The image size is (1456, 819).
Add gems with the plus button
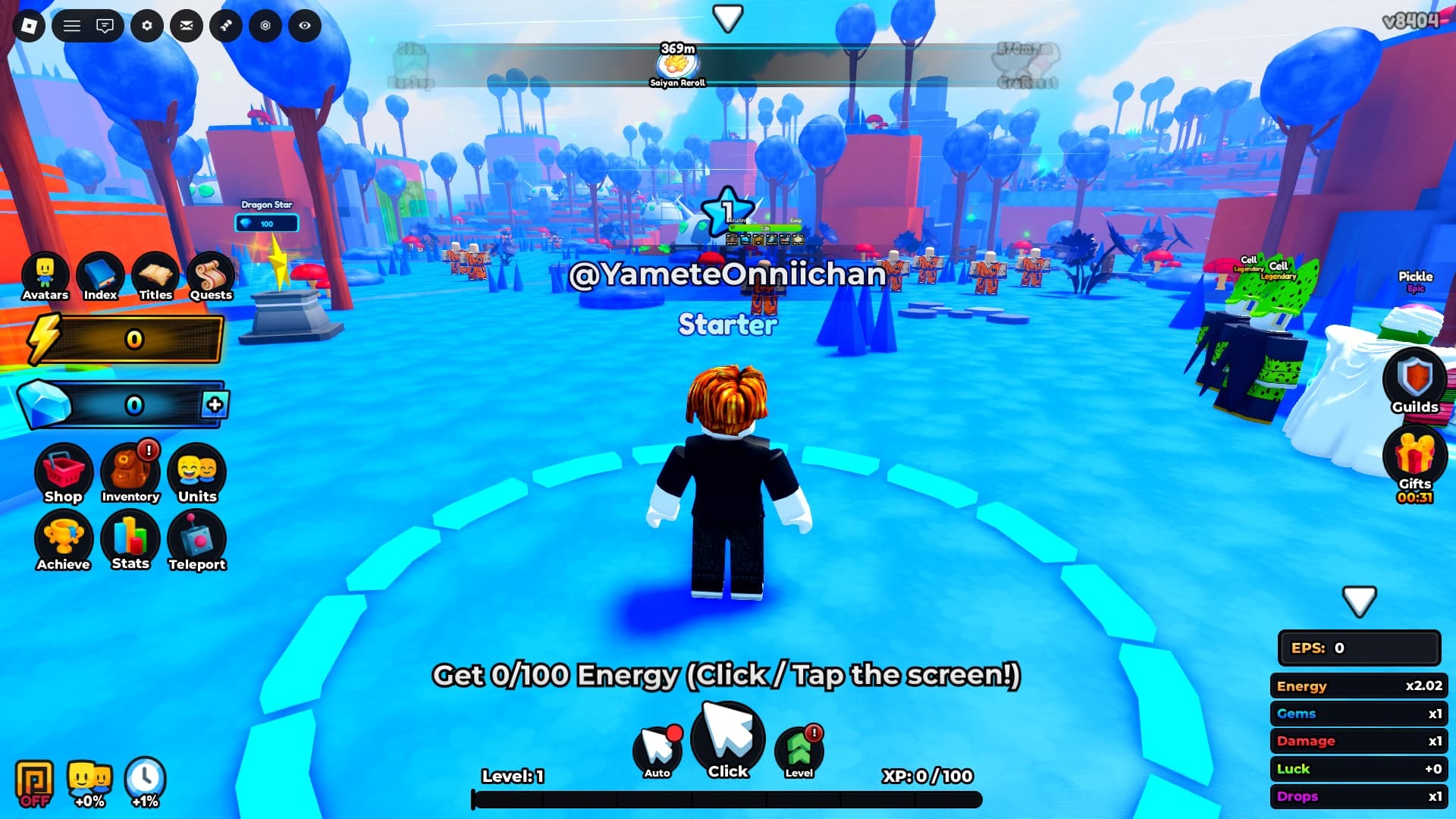pos(215,404)
